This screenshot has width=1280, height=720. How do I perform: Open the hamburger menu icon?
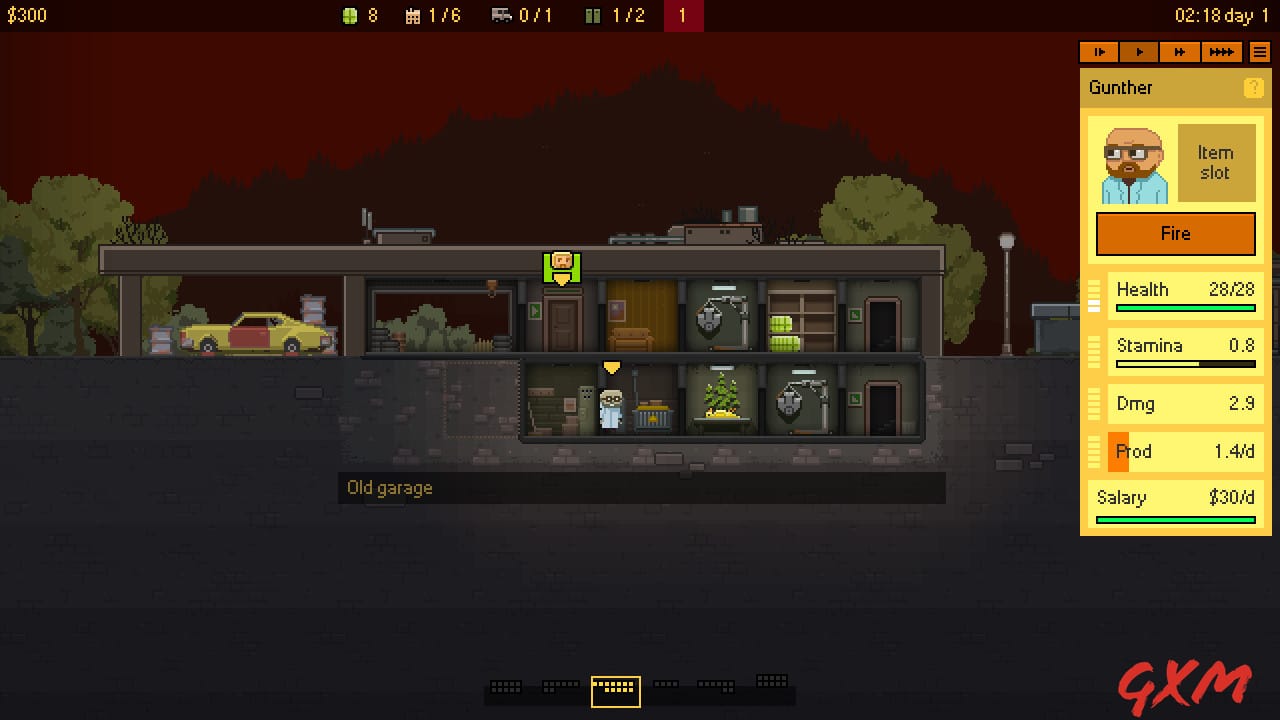[x=1258, y=52]
